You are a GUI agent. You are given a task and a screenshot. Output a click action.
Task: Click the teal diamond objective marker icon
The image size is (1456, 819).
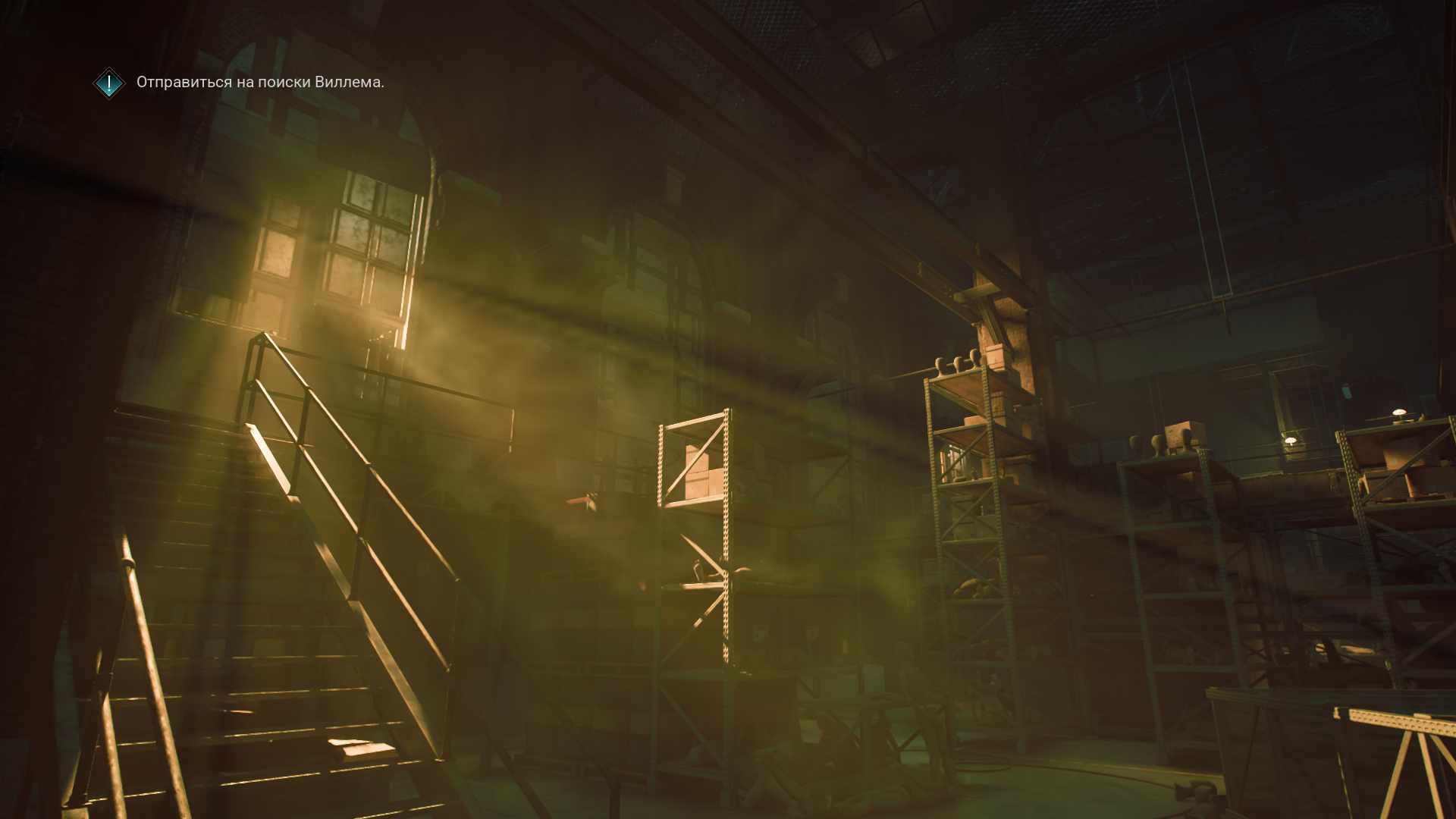pos(109,83)
